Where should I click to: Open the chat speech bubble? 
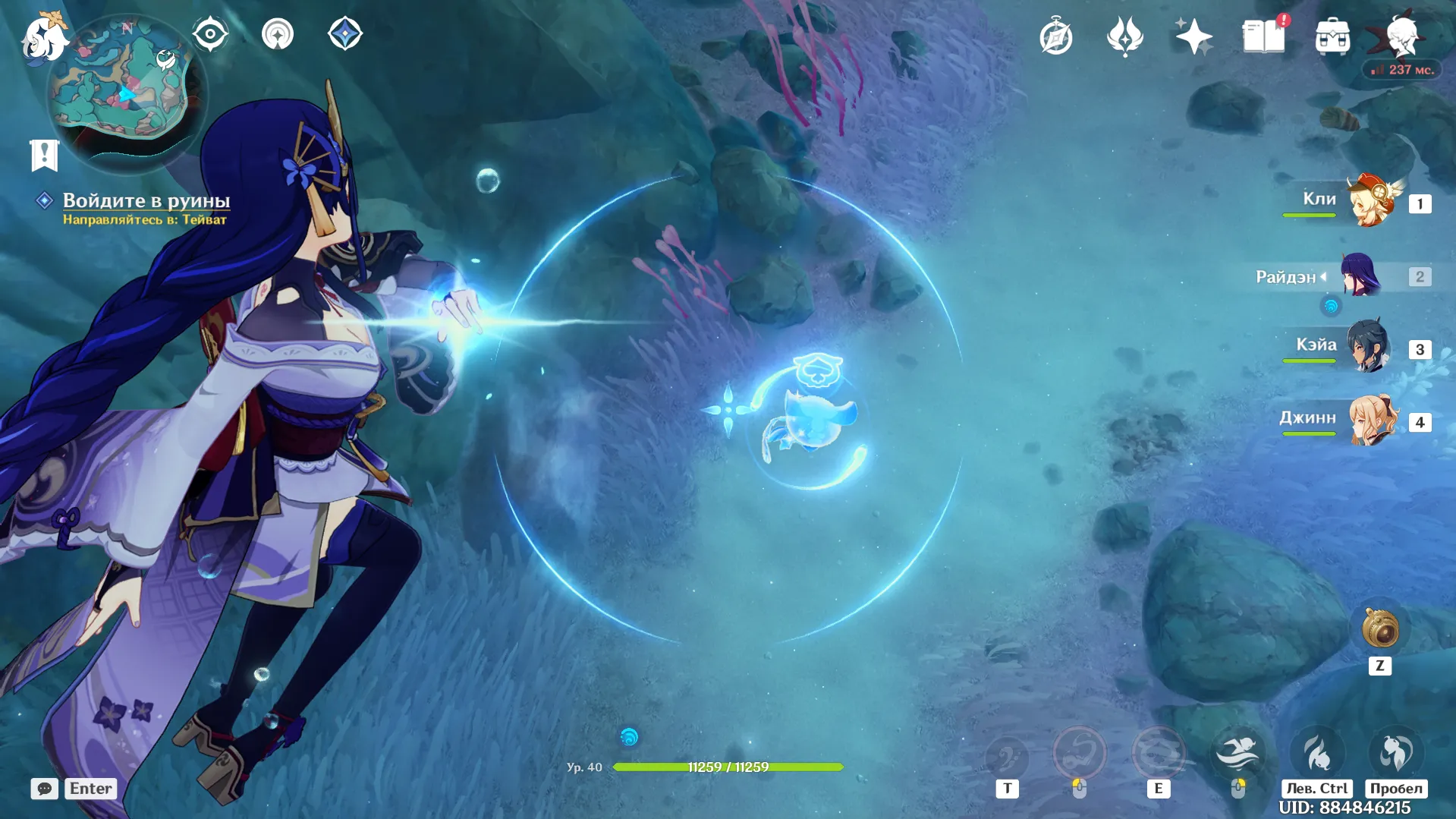[45, 789]
